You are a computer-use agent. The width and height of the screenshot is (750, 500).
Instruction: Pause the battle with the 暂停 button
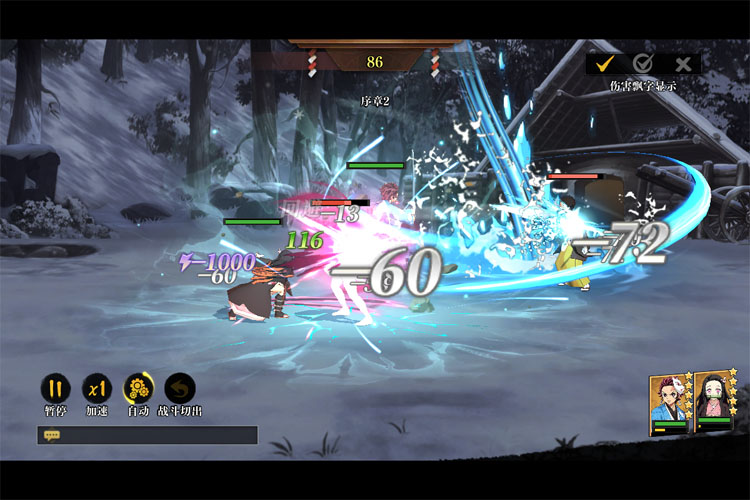click(55, 388)
